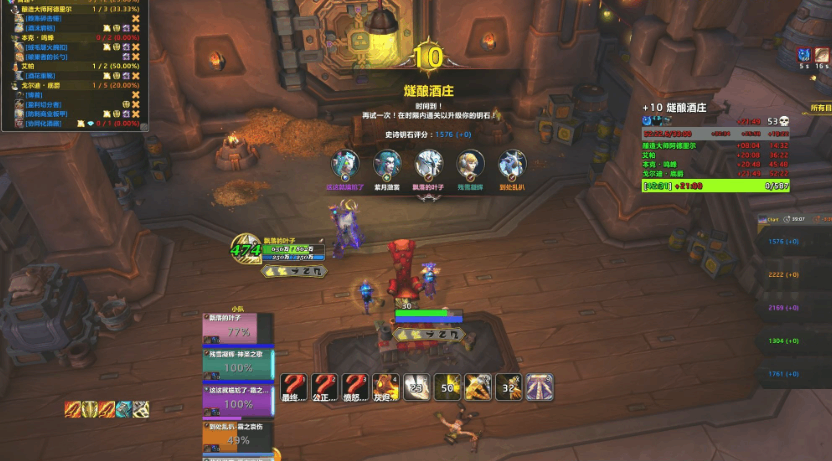Use the hotbar ability showing cooldown 23
The height and width of the screenshot is (461, 832).
pyautogui.click(x=417, y=387)
